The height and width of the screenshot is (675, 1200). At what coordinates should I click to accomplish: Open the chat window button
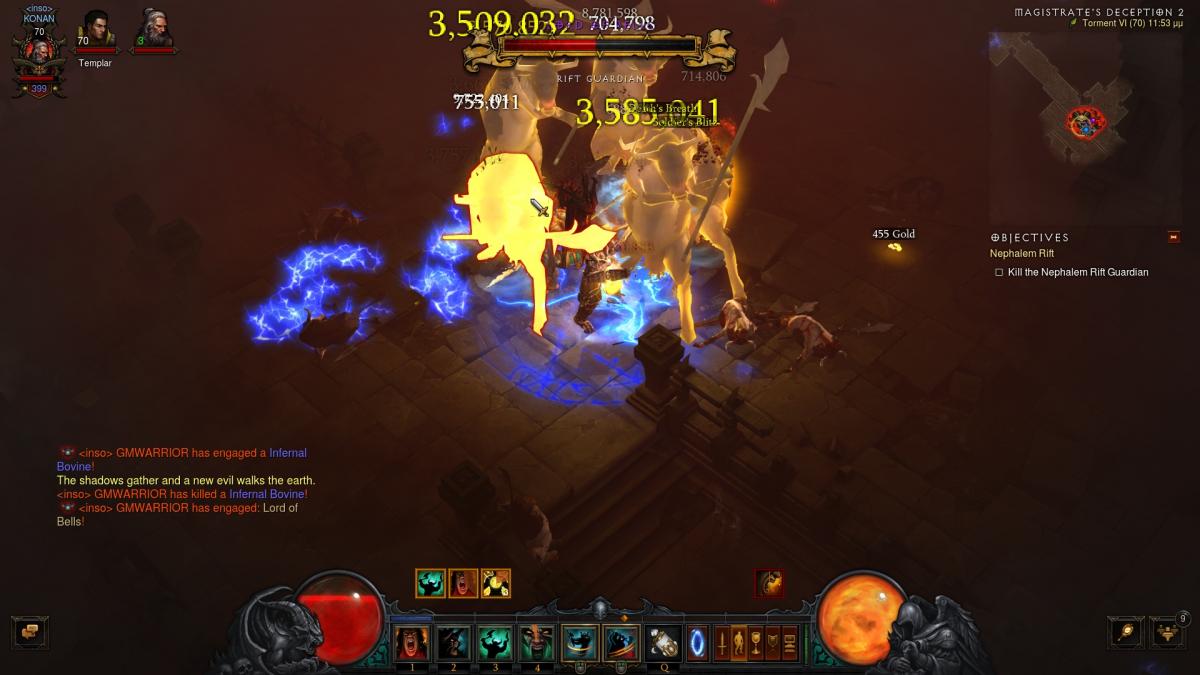30,632
